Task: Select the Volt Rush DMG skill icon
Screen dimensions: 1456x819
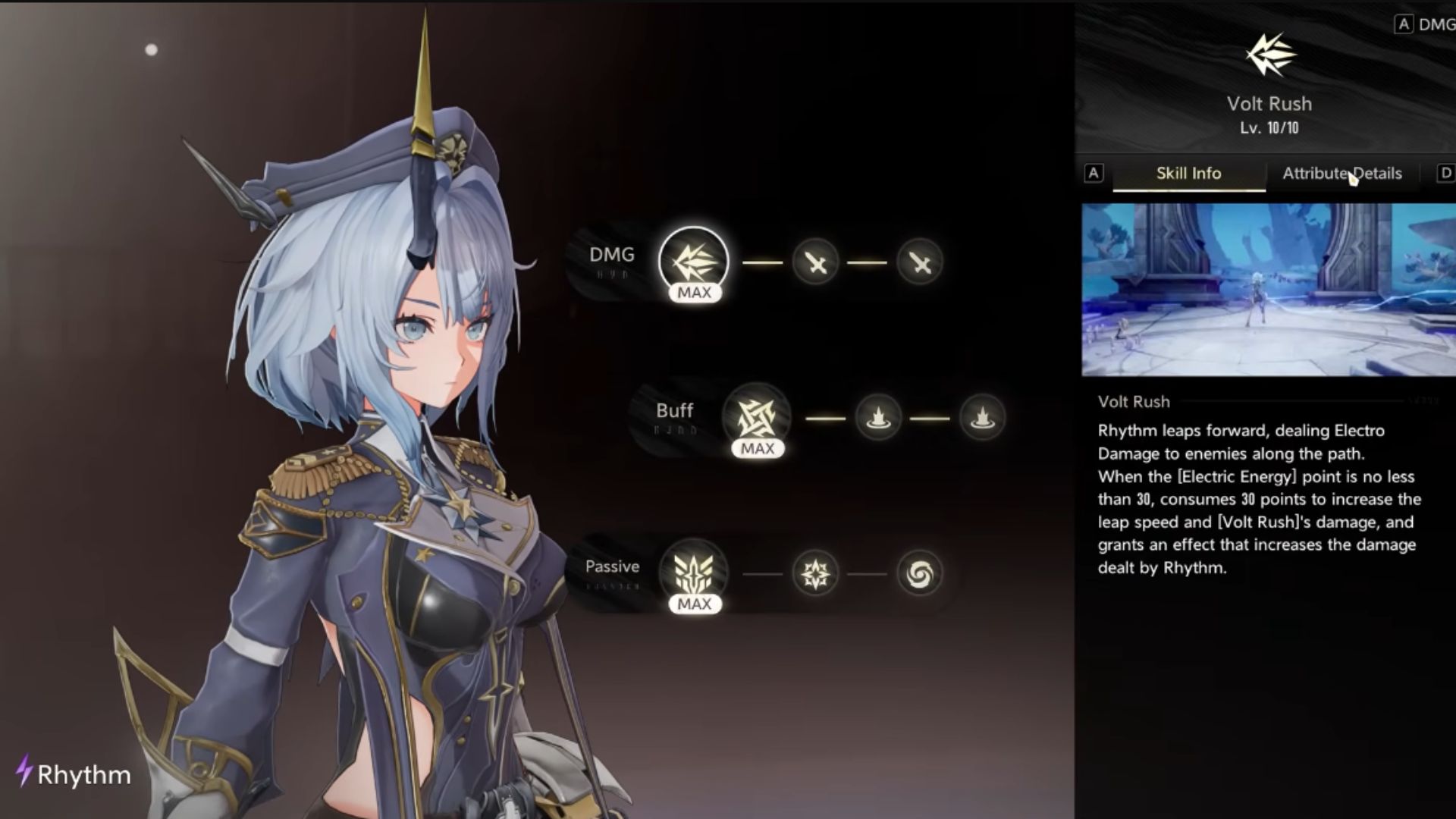Action: point(693,261)
